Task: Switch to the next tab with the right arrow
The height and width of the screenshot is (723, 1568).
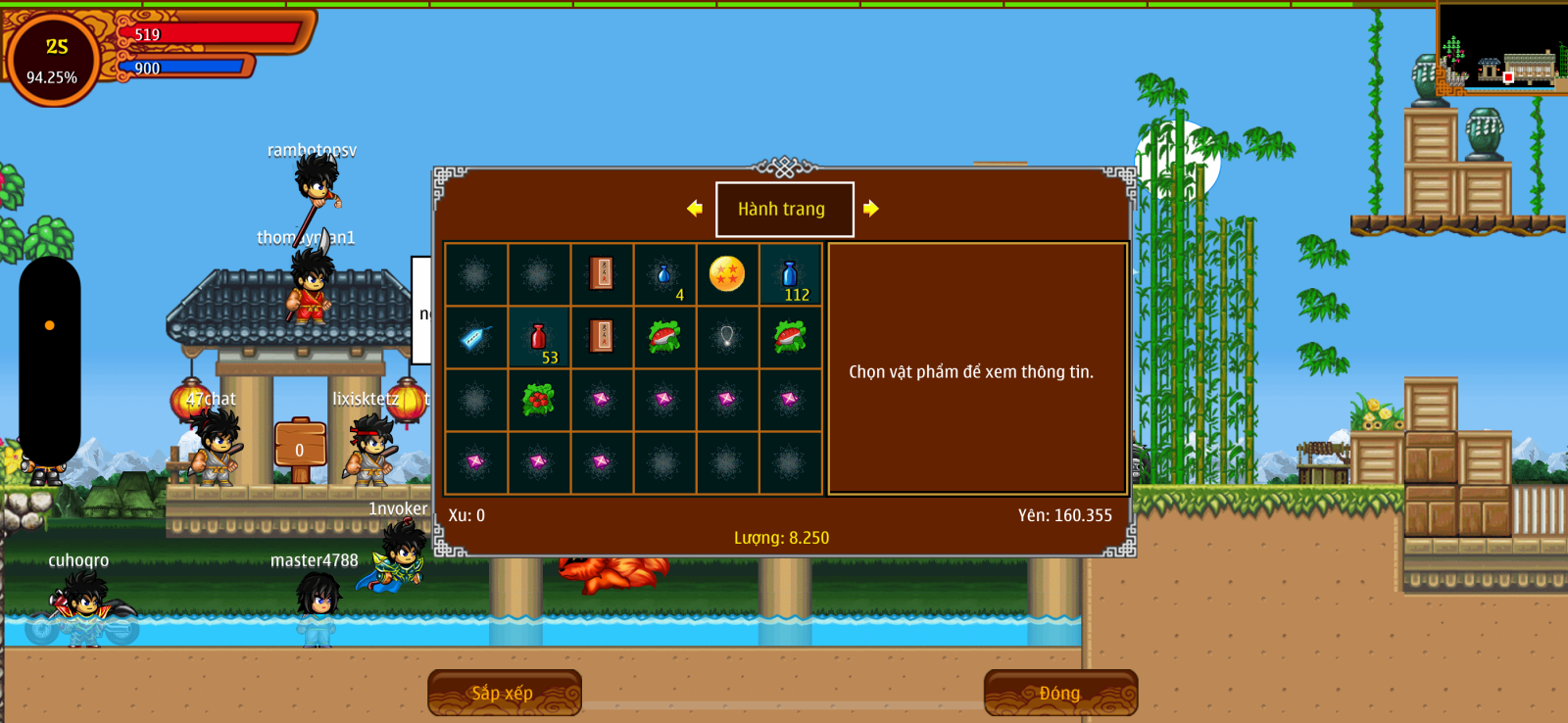Action: point(871,208)
